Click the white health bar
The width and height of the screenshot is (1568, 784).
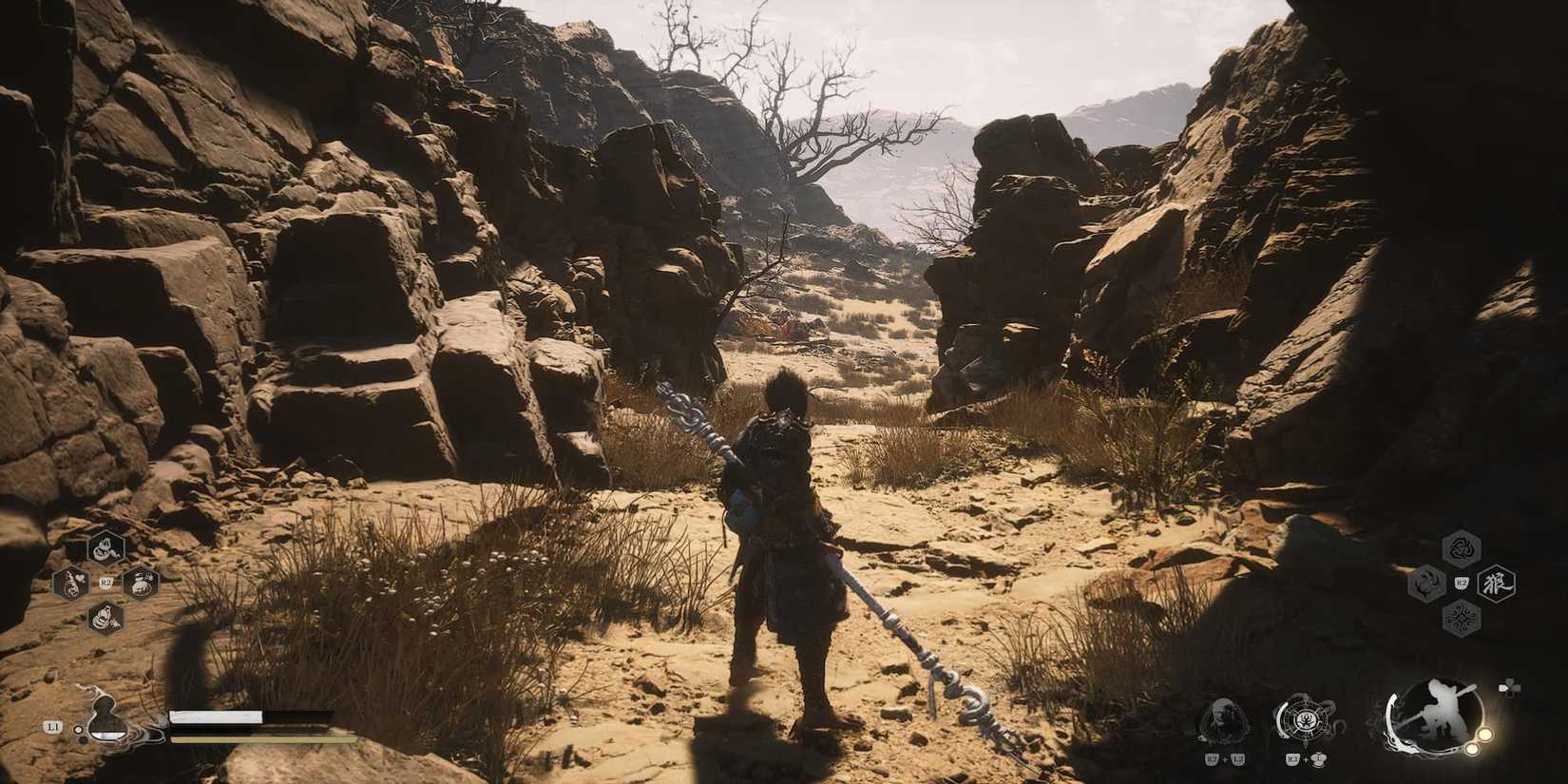pyautogui.click(x=216, y=717)
